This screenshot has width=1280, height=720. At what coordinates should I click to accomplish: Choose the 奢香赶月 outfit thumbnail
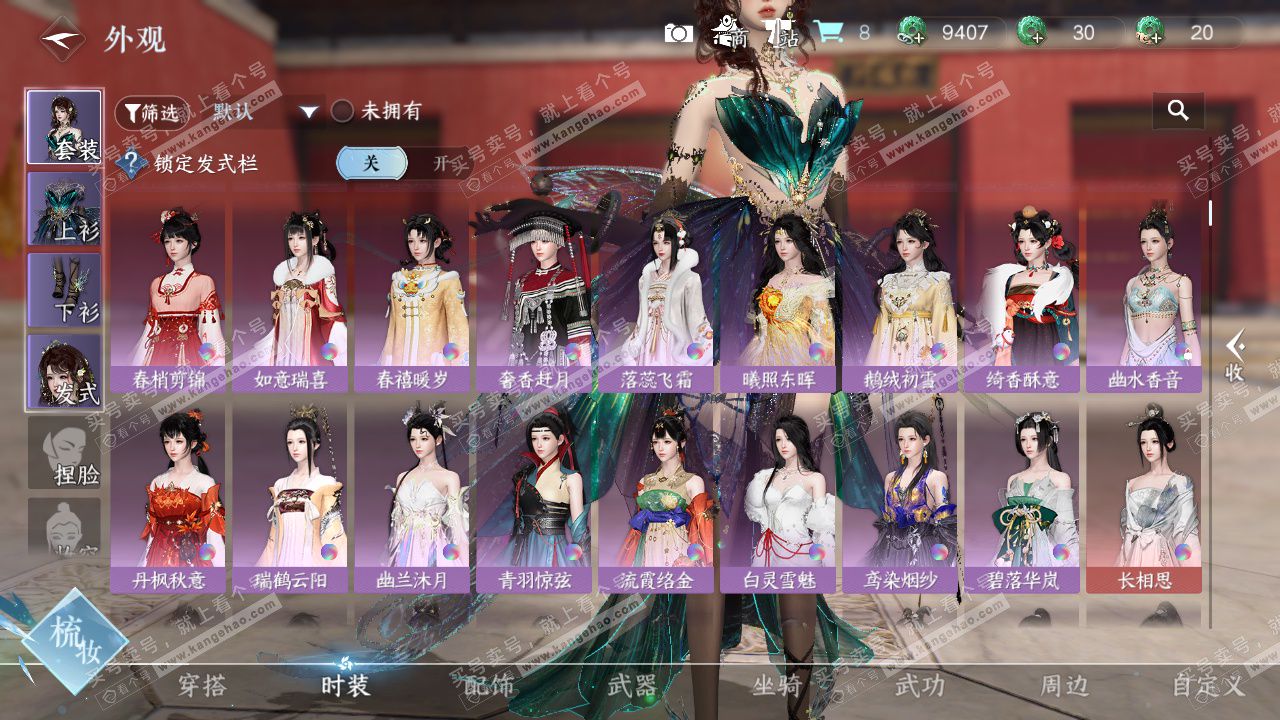tap(534, 297)
